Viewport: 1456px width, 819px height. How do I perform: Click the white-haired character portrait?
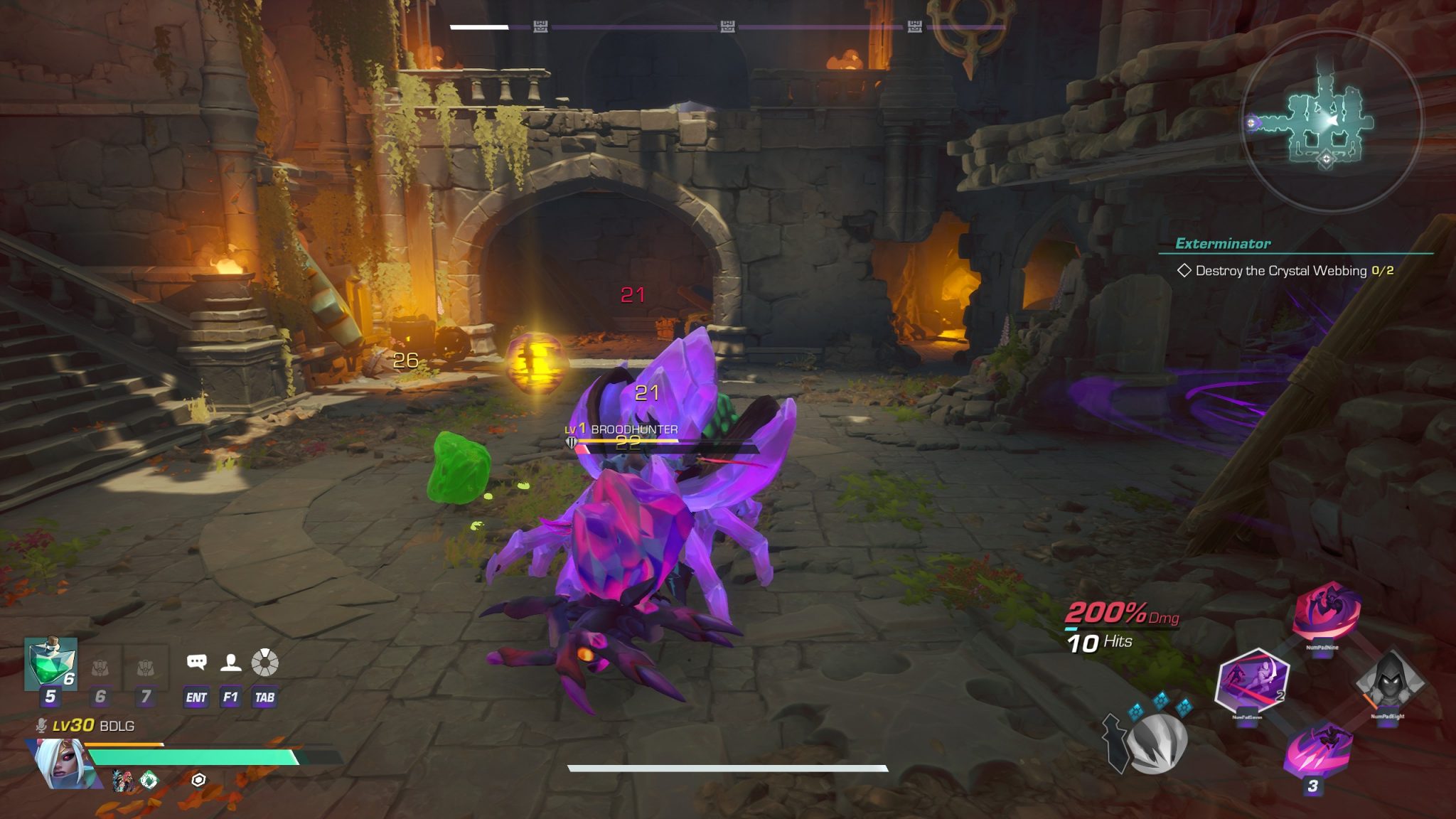(x=63, y=764)
